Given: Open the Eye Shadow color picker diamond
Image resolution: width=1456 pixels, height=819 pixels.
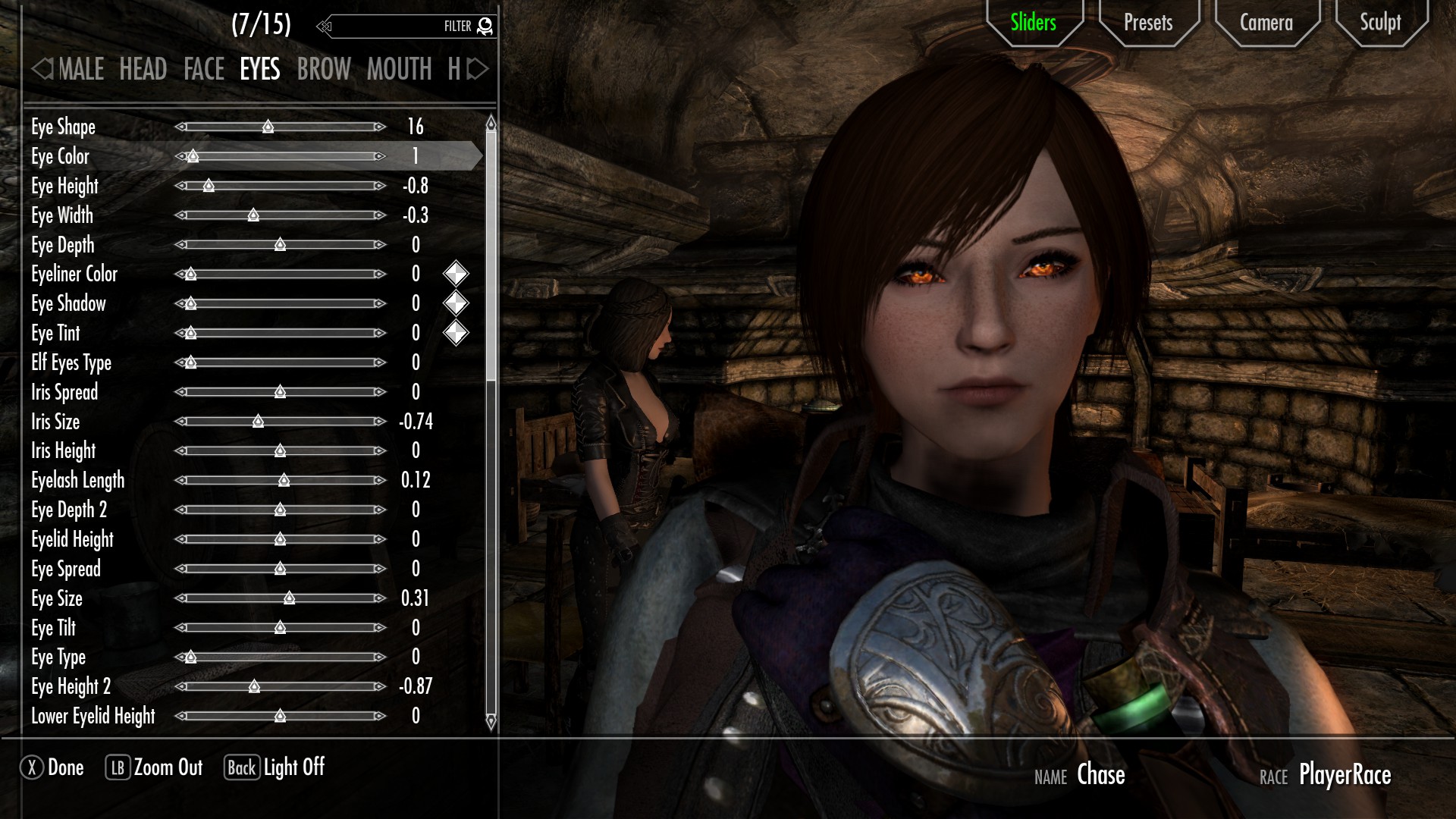Looking at the screenshot, I should (x=455, y=303).
